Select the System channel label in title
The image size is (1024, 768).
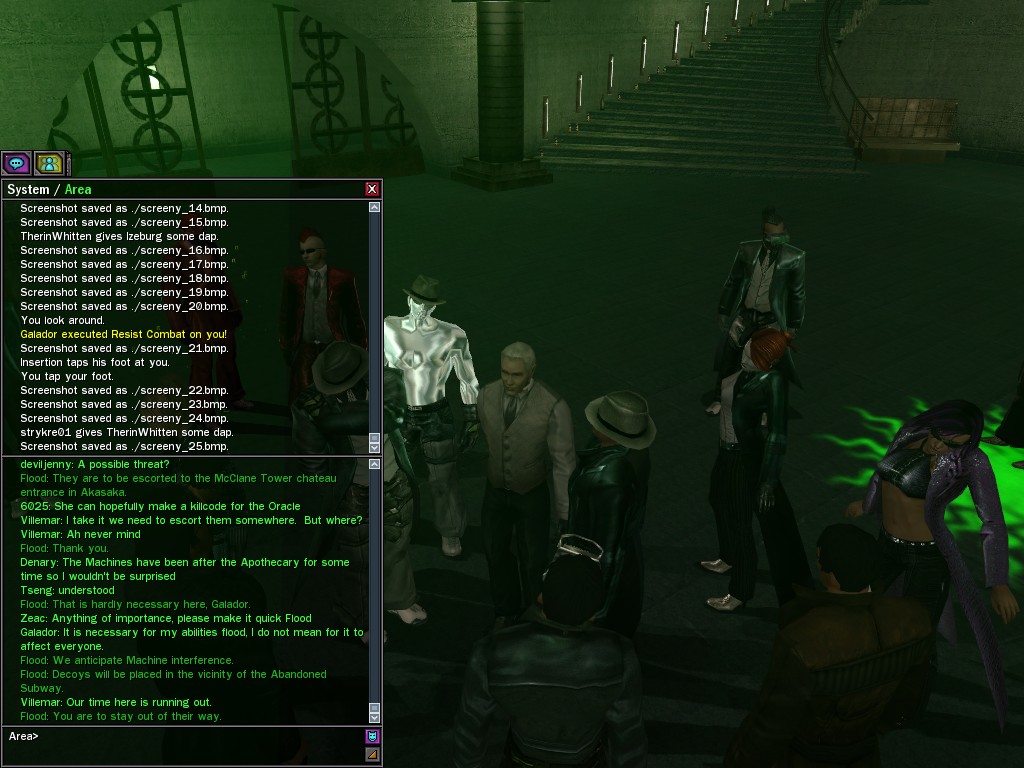click(x=28, y=189)
